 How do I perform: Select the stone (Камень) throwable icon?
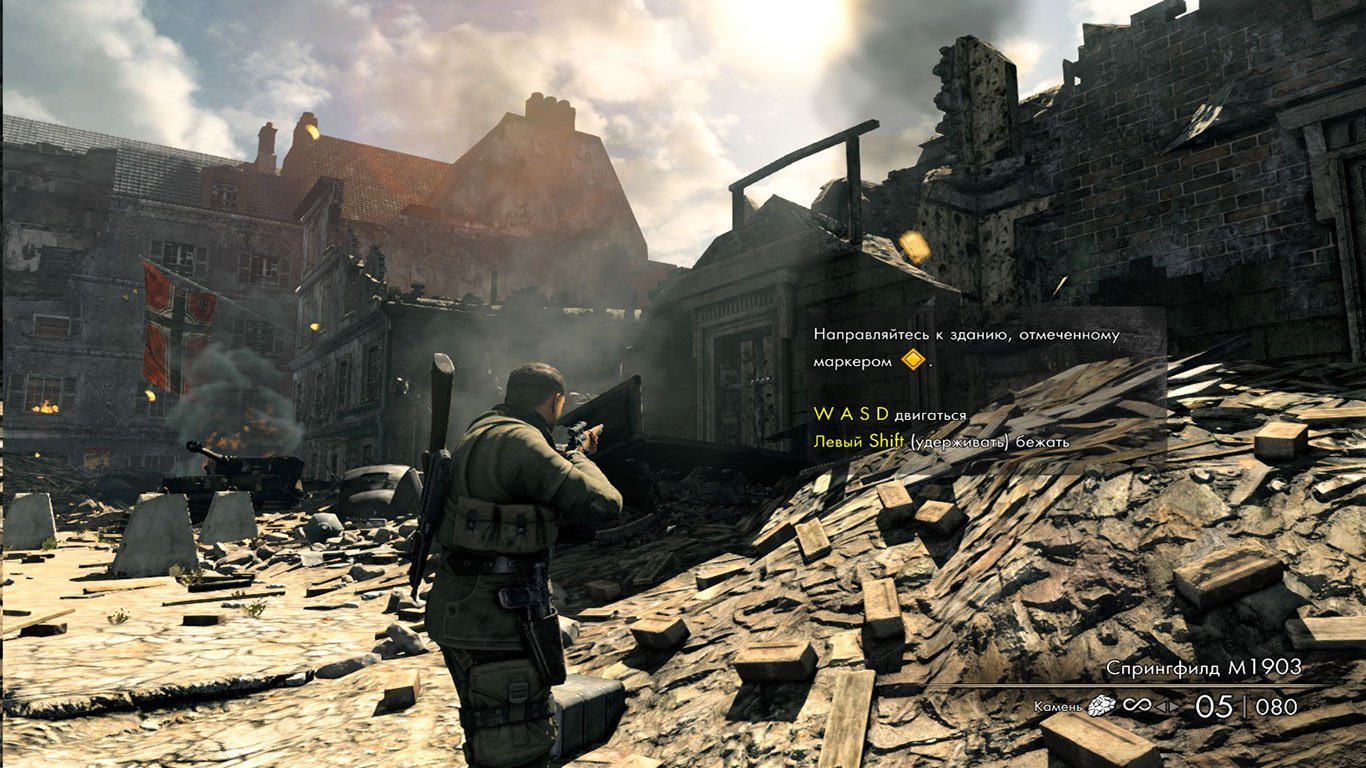click(1100, 703)
